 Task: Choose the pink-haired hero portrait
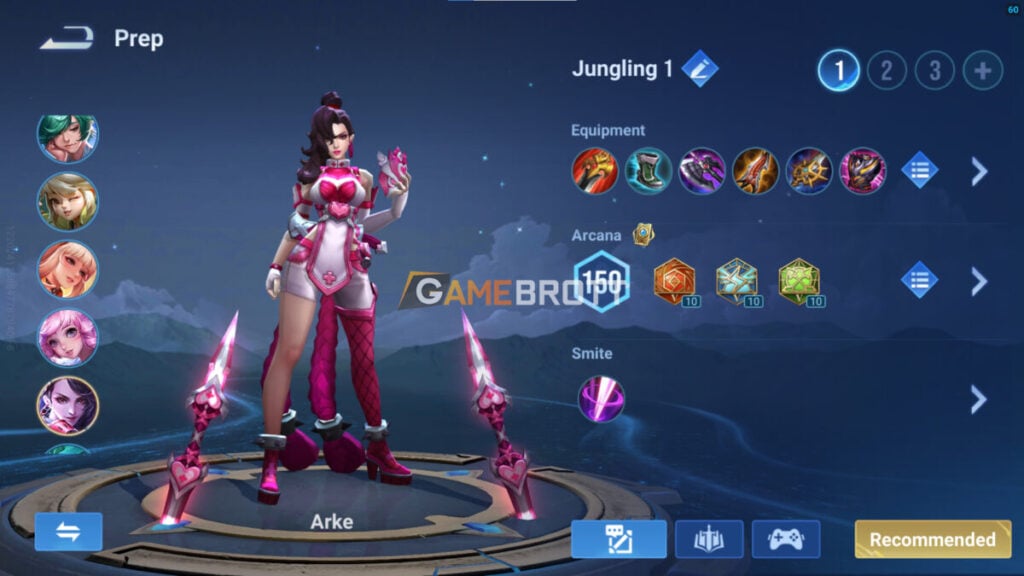pos(68,338)
